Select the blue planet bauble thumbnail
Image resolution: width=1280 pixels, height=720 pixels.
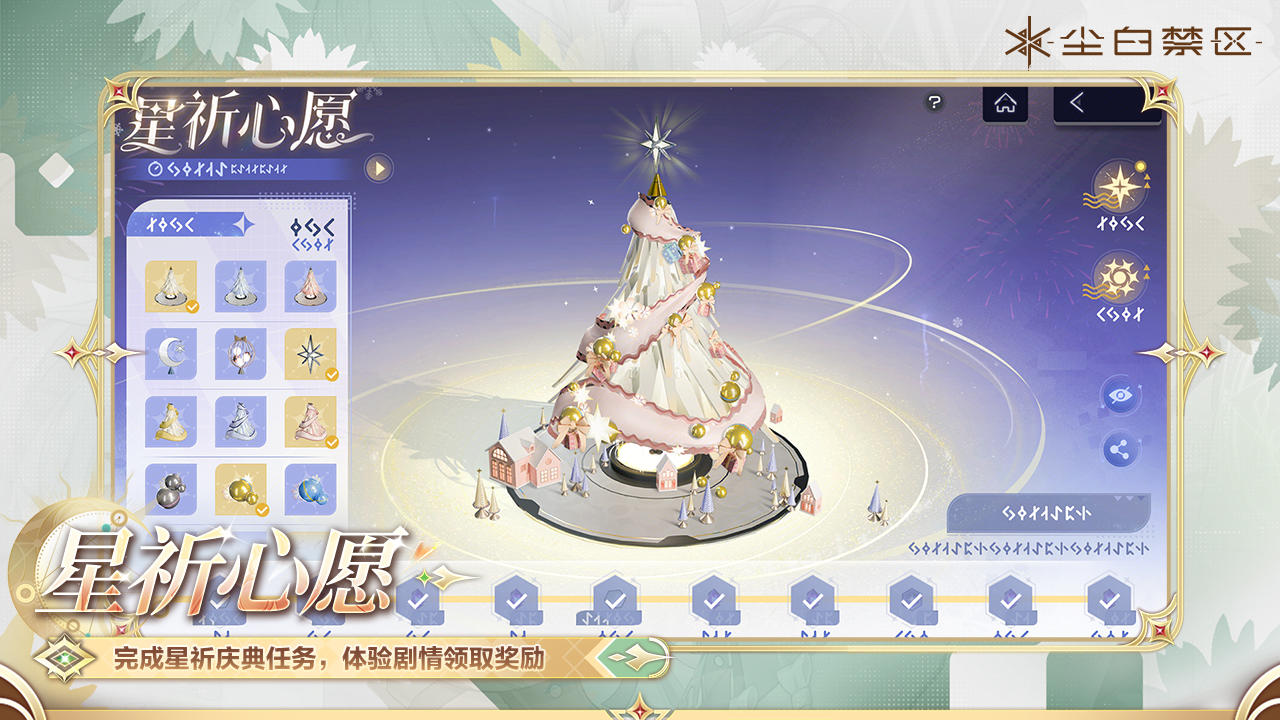coord(312,490)
